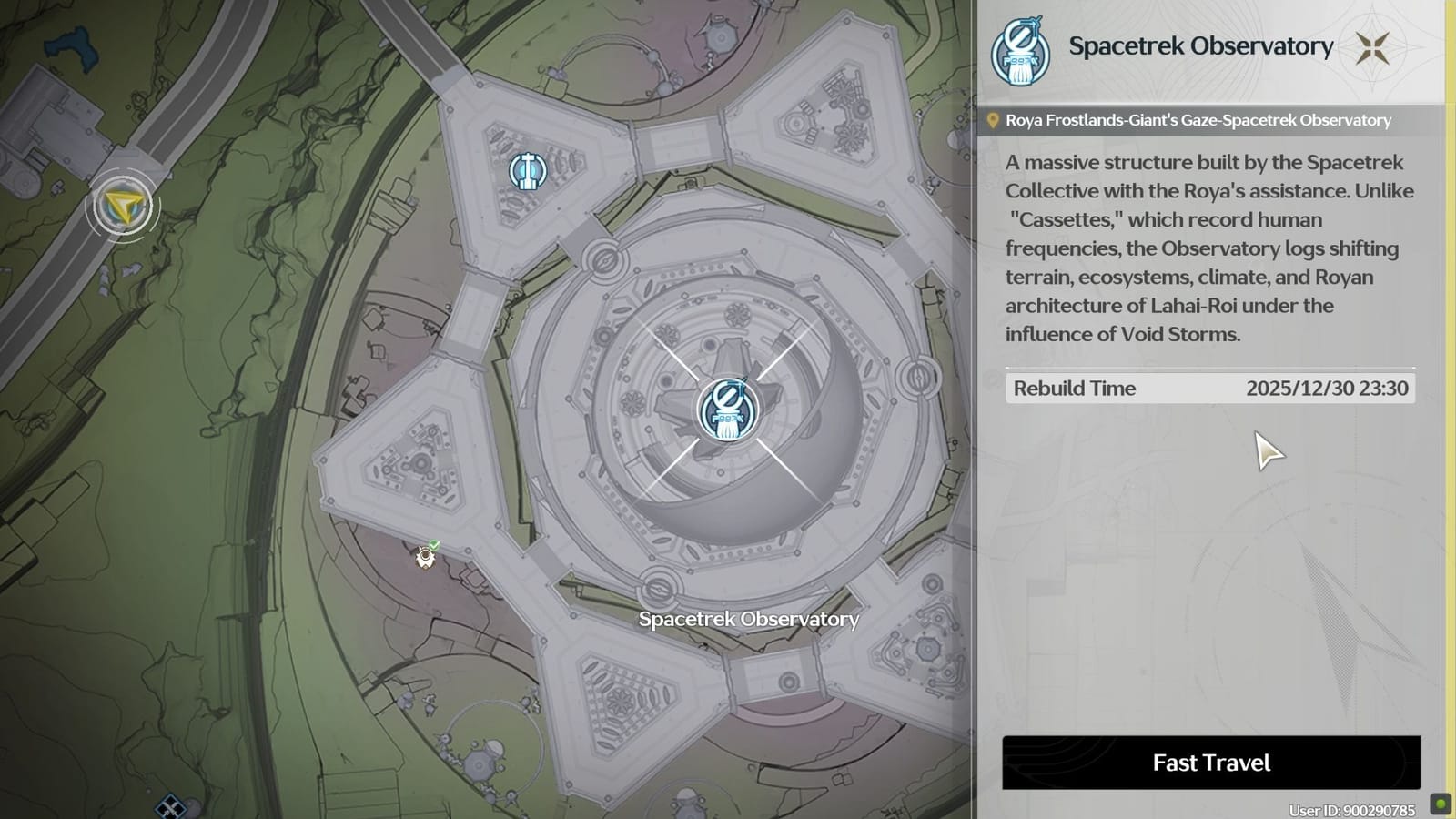
Task: Click the location pin icon in the breadcrumb bar
Action: pyautogui.click(x=995, y=119)
